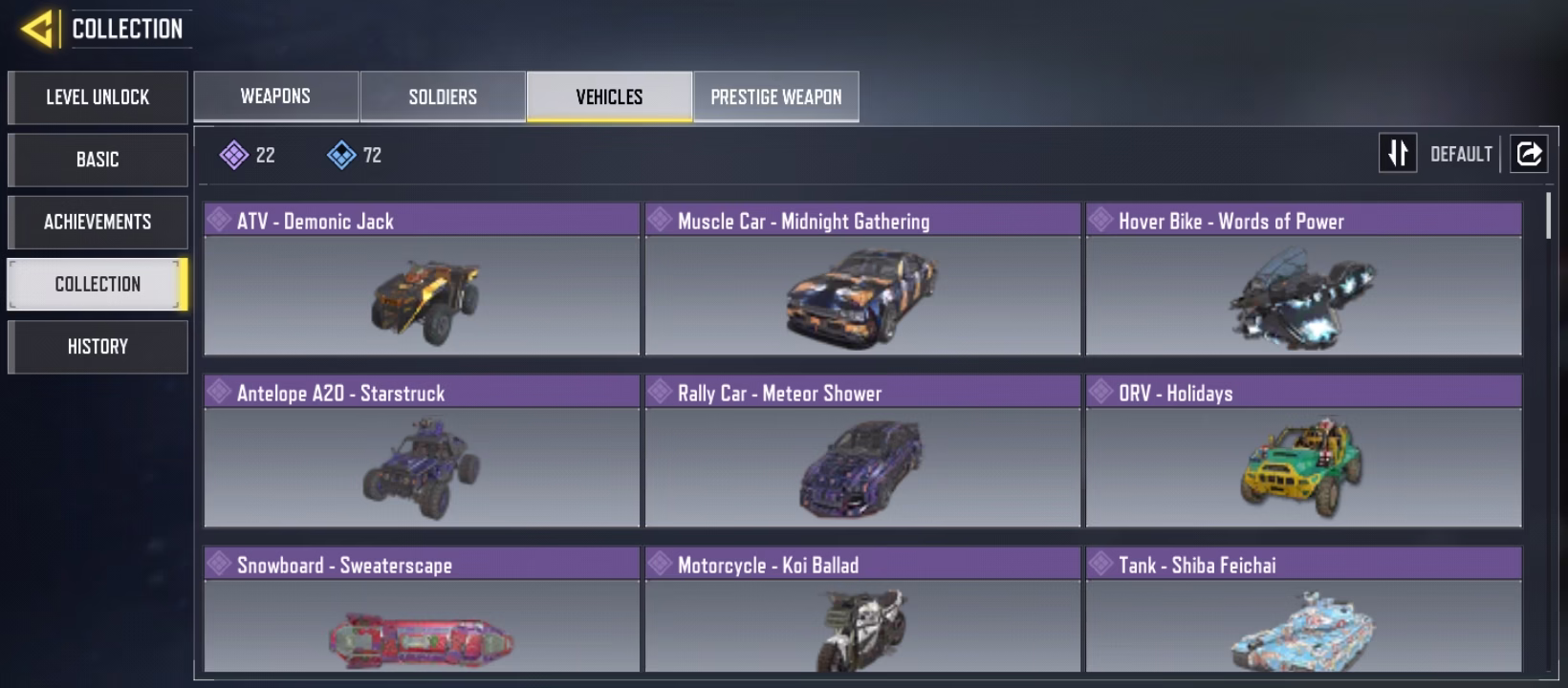Image resolution: width=1568 pixels, height=688 pixels.
Task: Pick the Rally Car - Meteor Shower card
Action: coord(862,451)
